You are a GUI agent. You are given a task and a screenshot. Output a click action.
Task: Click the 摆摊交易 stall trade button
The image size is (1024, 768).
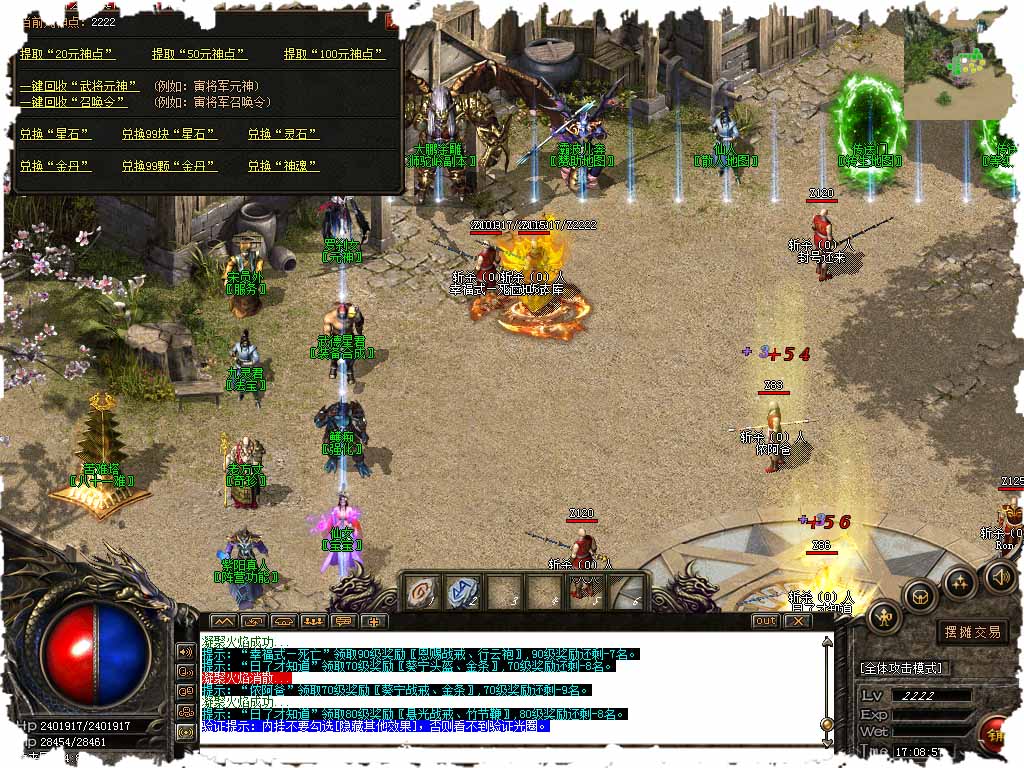(972, 632)
